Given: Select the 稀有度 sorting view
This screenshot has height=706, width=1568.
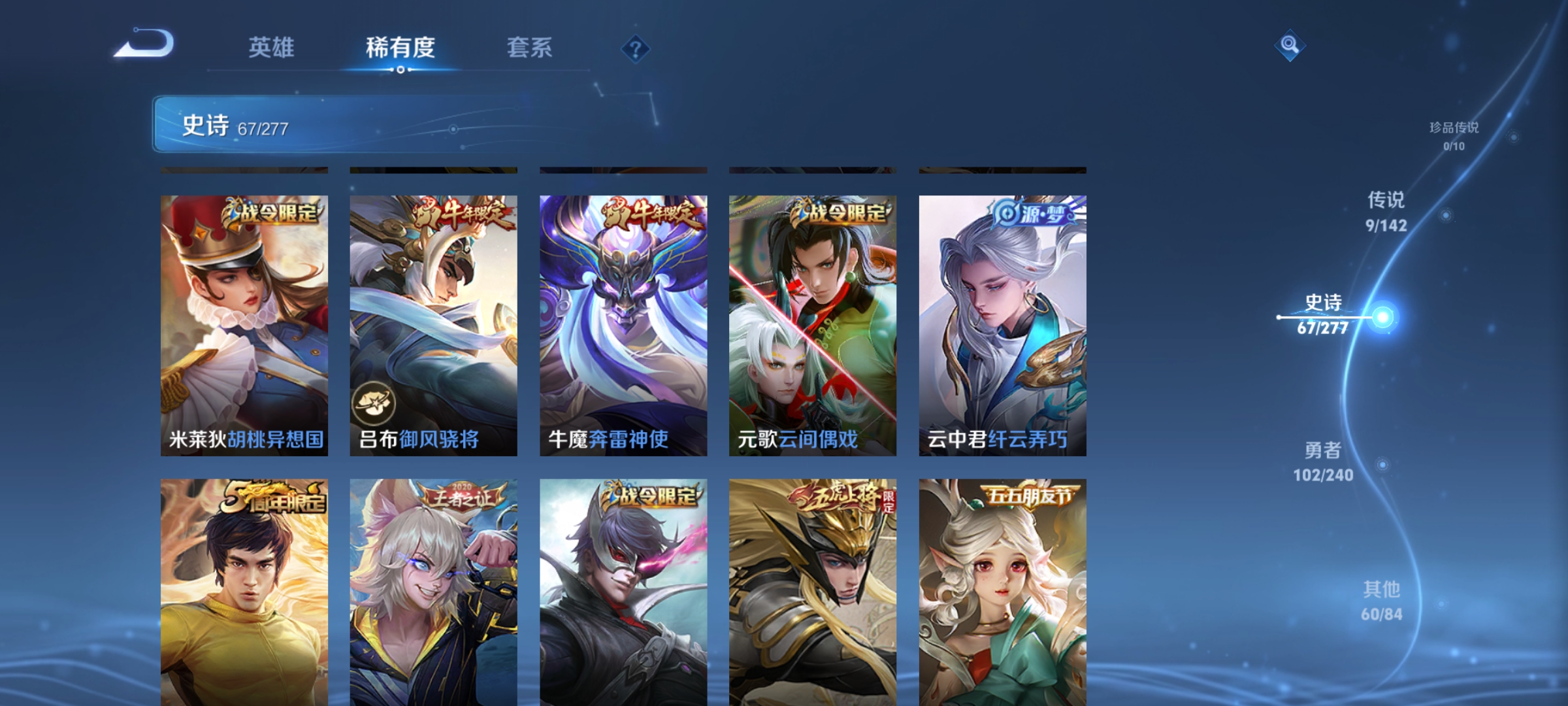Looking at the screenshot, I should [x=400, y=48].
